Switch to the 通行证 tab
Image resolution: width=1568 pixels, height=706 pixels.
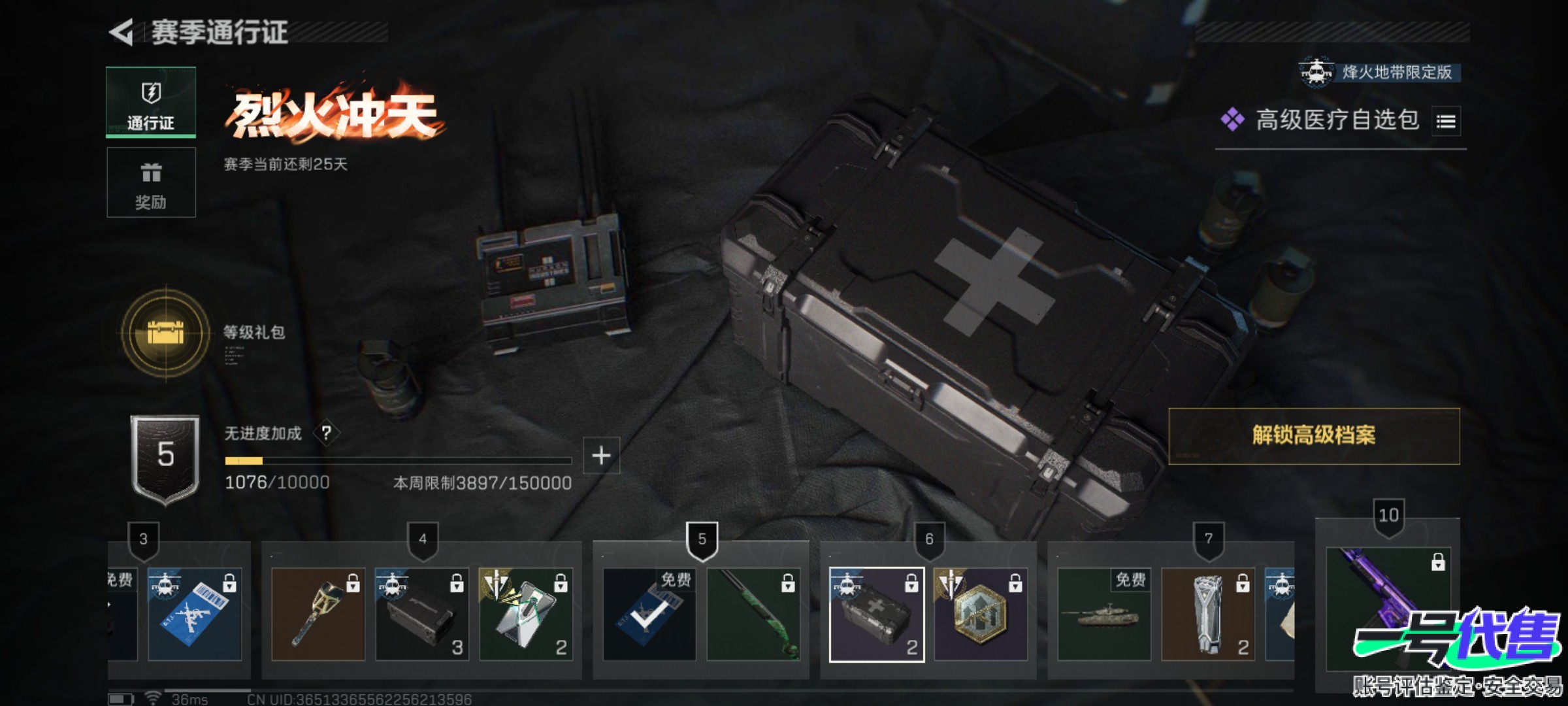click(151, 103)
